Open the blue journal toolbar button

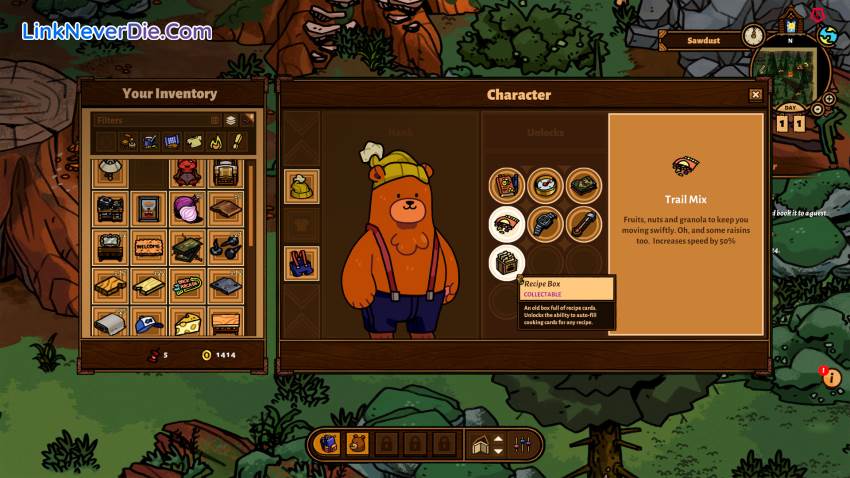click(x=327, y=443)
